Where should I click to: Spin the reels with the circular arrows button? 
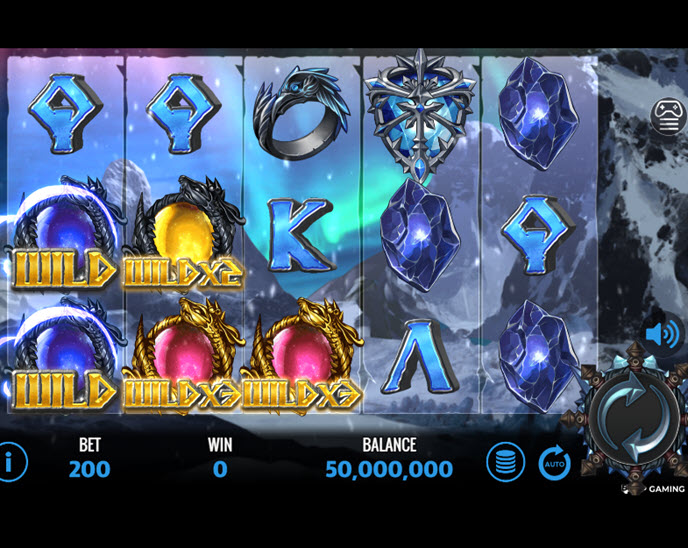[x=625, y=417]
